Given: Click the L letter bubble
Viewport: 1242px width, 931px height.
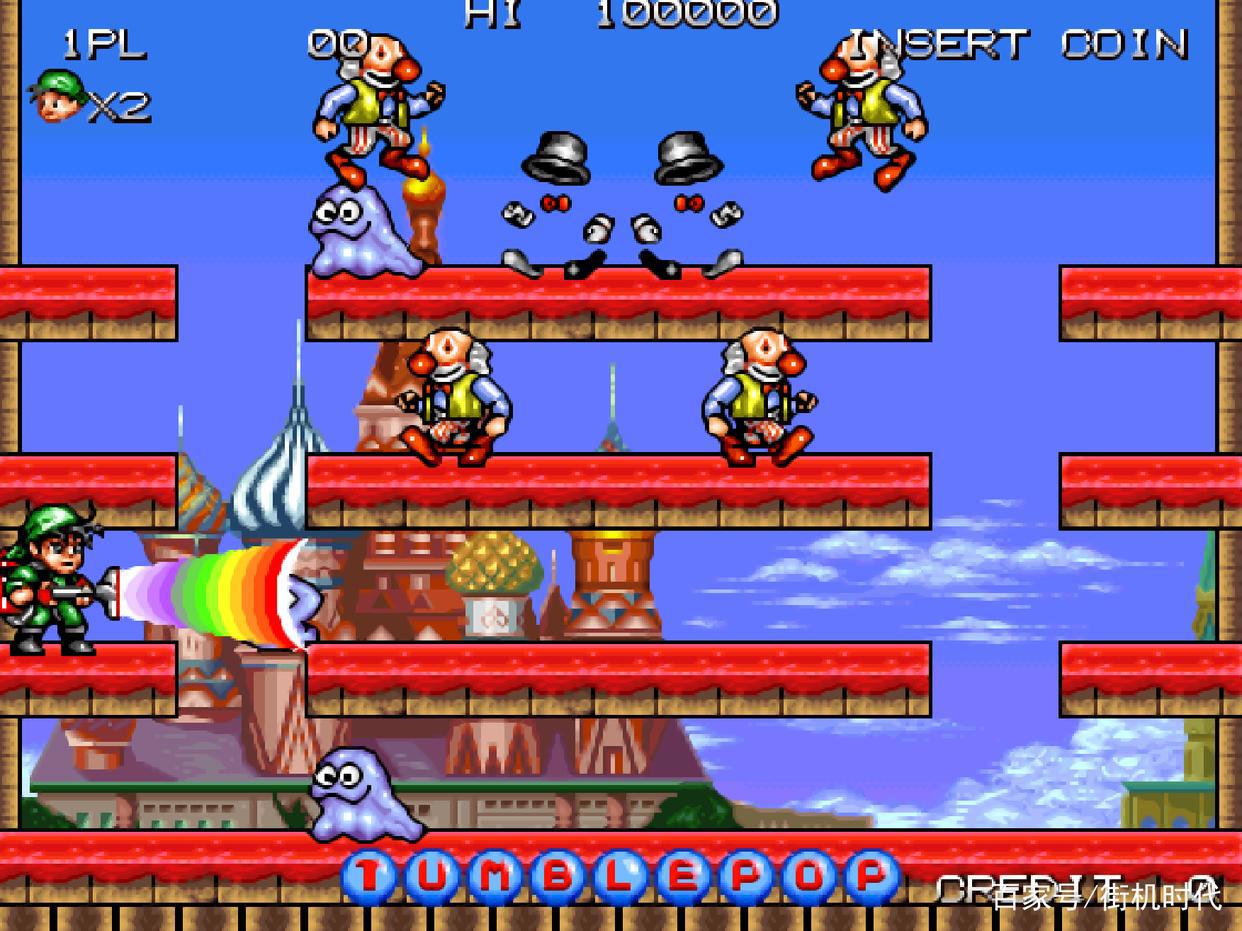Looking at the screenshot, I should pos(621,877).
